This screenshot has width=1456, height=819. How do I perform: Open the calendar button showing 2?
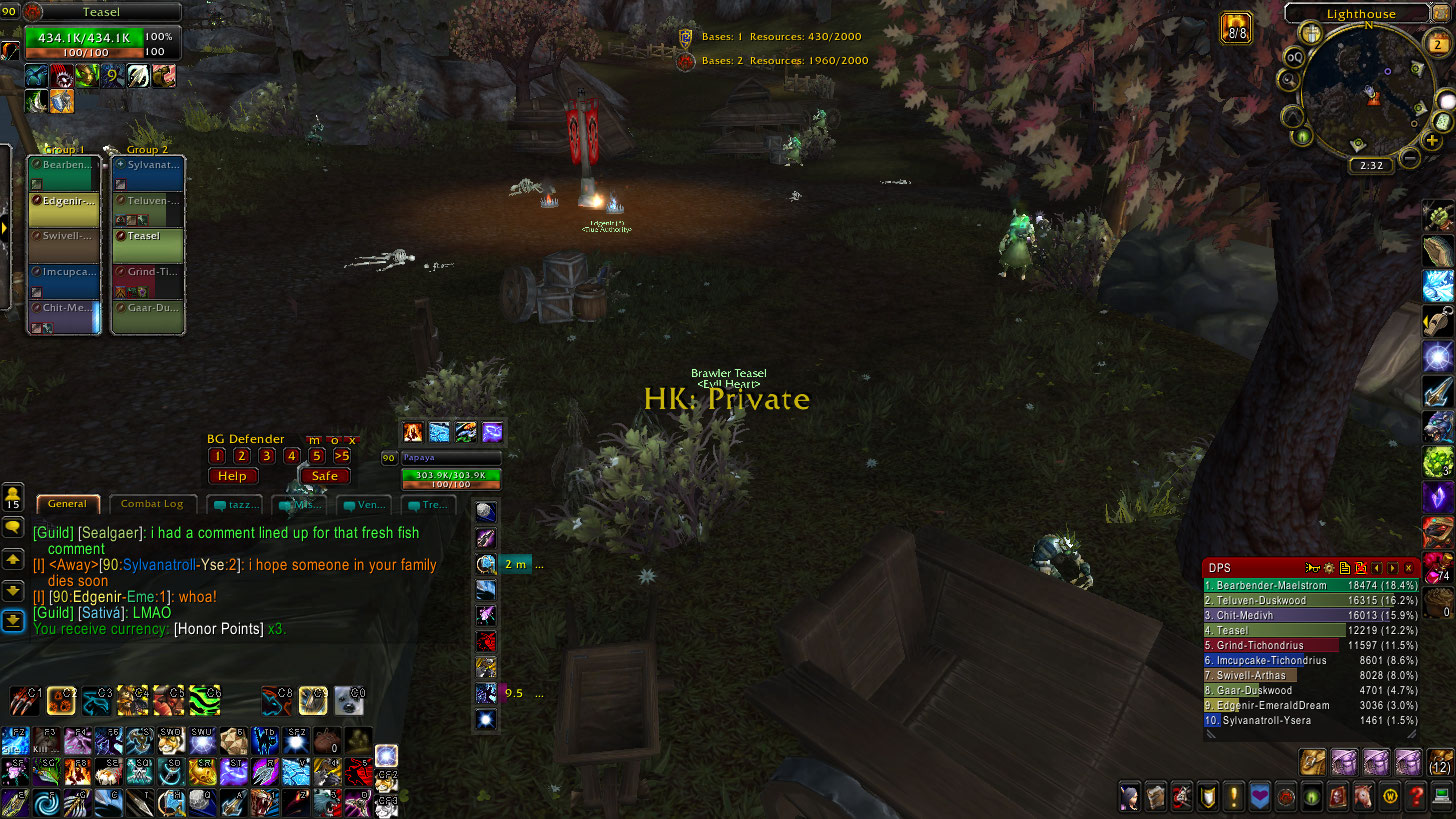pyautogui.click(x=1439, y=44)
